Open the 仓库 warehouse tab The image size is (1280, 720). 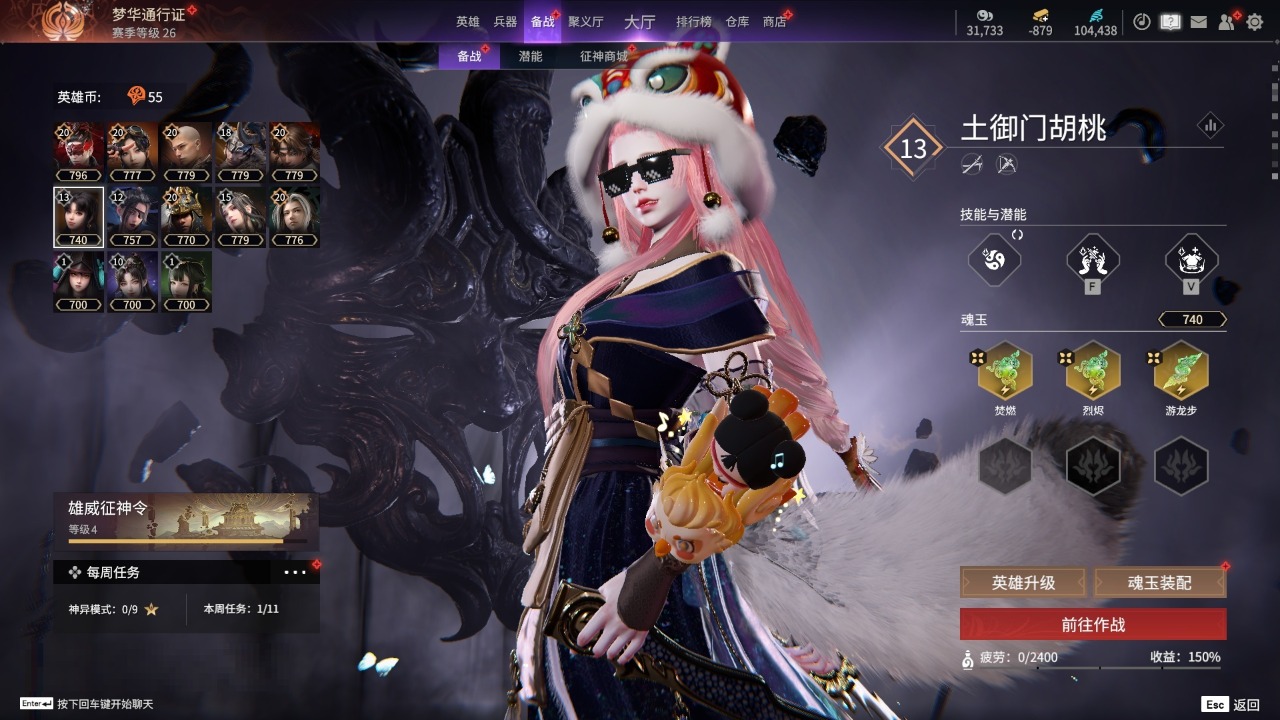pos(737,22)
